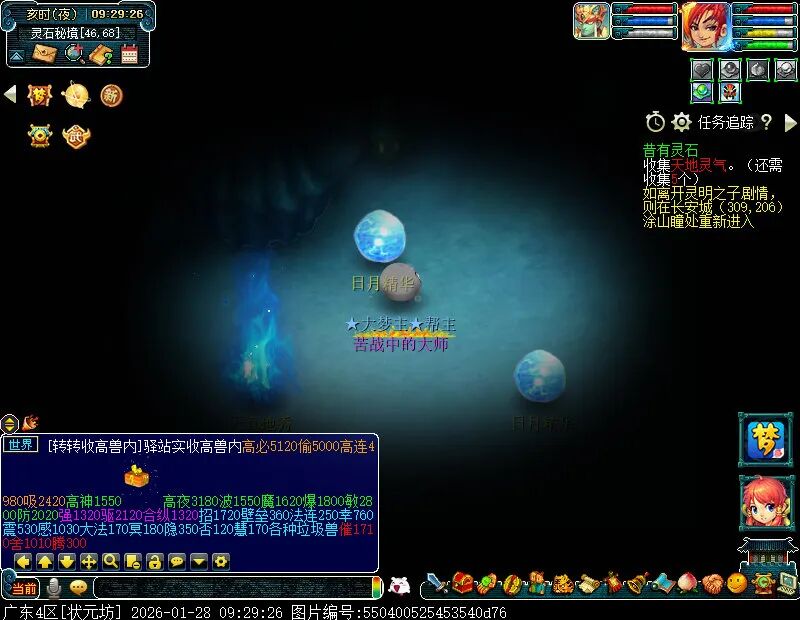Toggle the chat lock icon
The image size is (800, 620).
tap(154, 561)
